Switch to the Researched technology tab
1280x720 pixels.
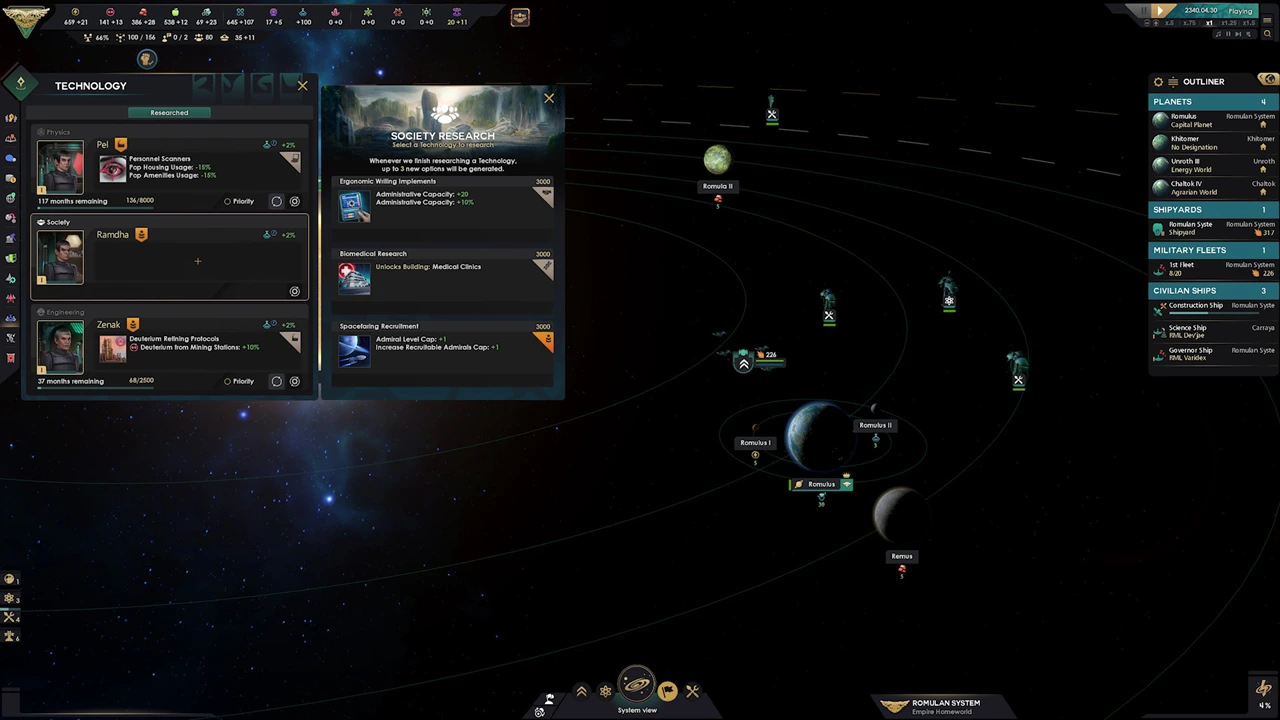pos(168,112)
